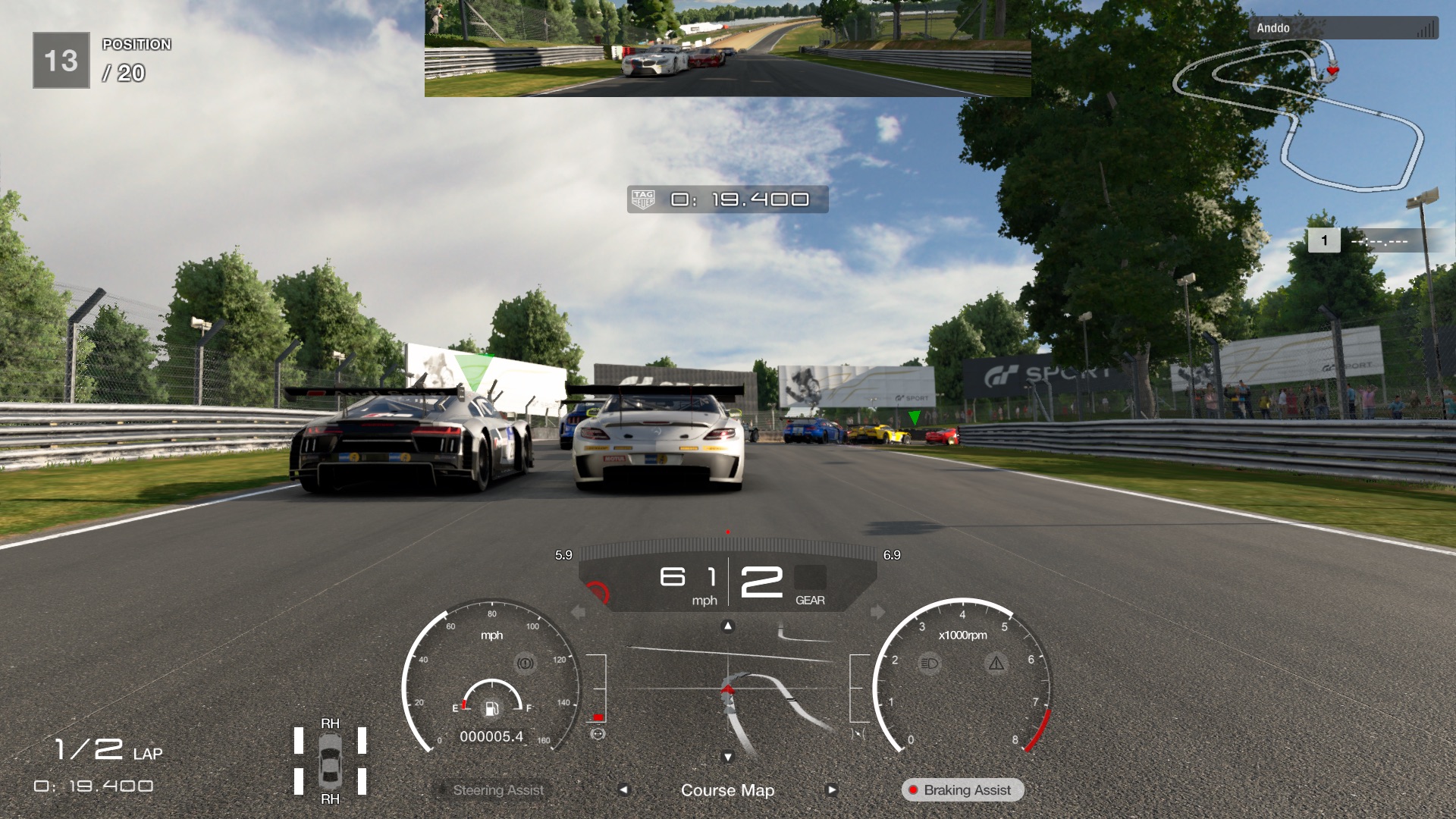Select the hazard triangle icon in the tachometer
This screenshot has width=1456, height=819.
pos(996,664)
